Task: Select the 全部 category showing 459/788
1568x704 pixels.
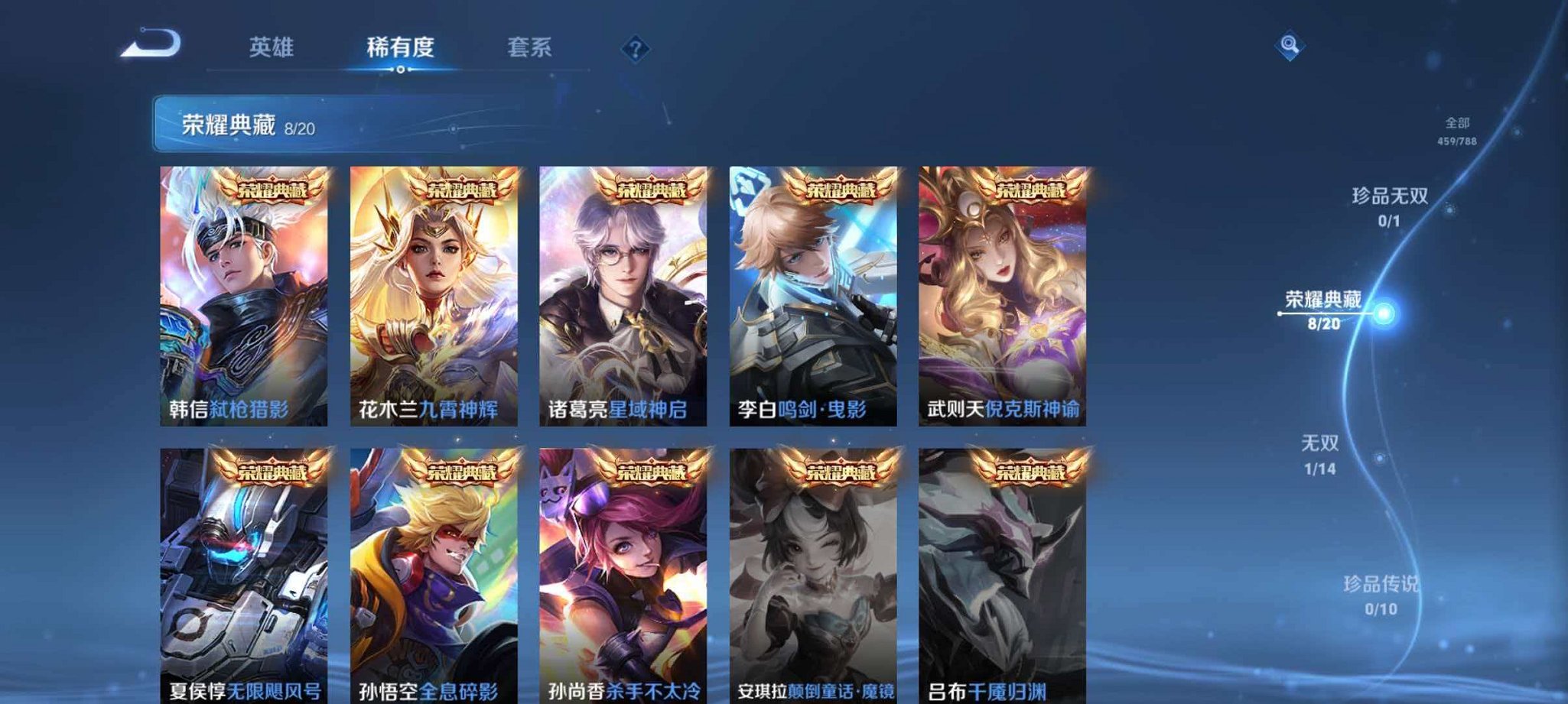Action: point(1459,130)
